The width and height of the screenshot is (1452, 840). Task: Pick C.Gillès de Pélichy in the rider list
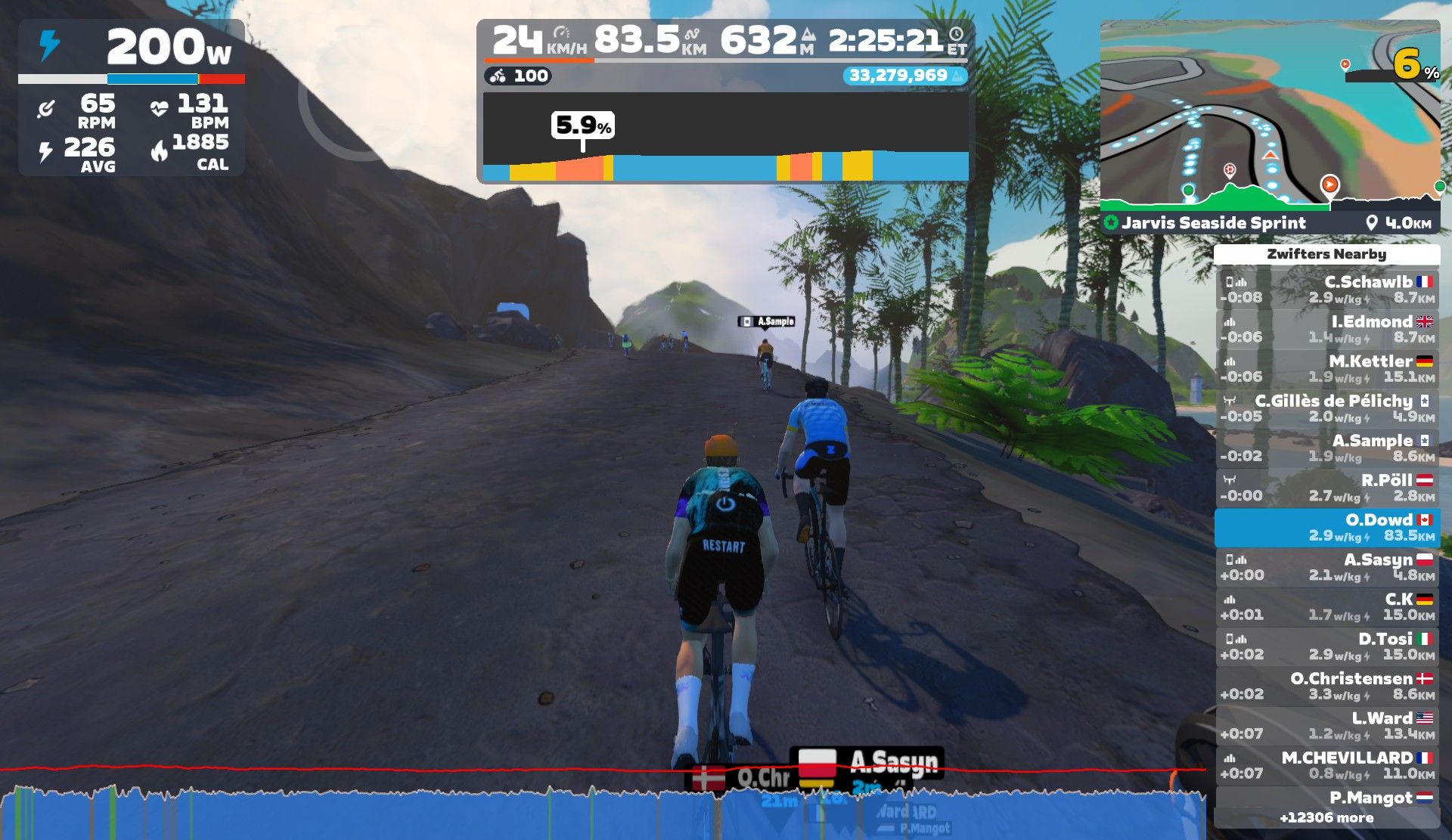[1327, 408]
